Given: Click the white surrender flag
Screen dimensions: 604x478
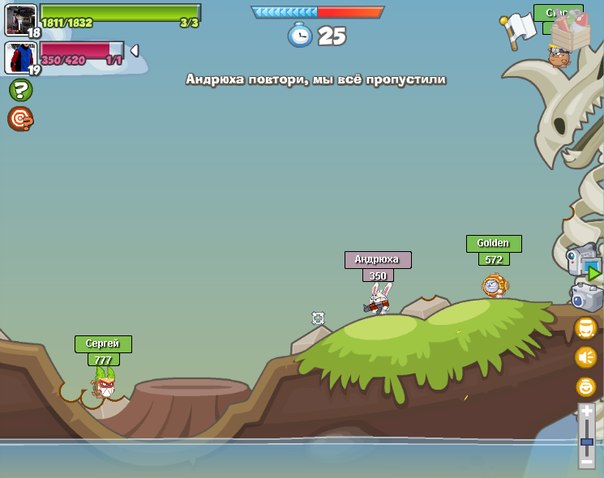Looking at the screenshot, I should point(520,27).
